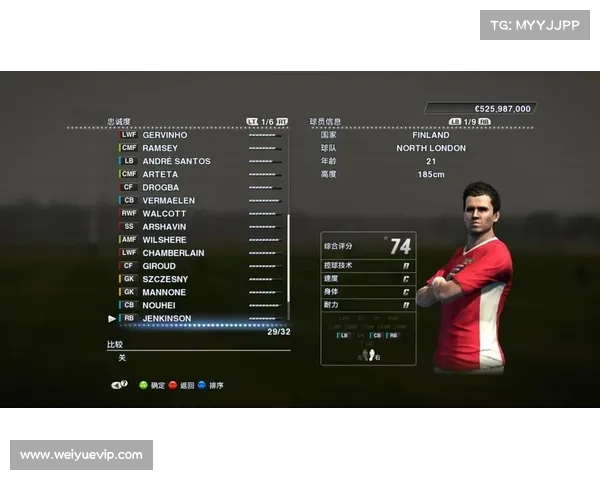Open the www.weiyuevip.com watermark link
This screenshot has width=600, height=480.
click(x=83, y=455)
